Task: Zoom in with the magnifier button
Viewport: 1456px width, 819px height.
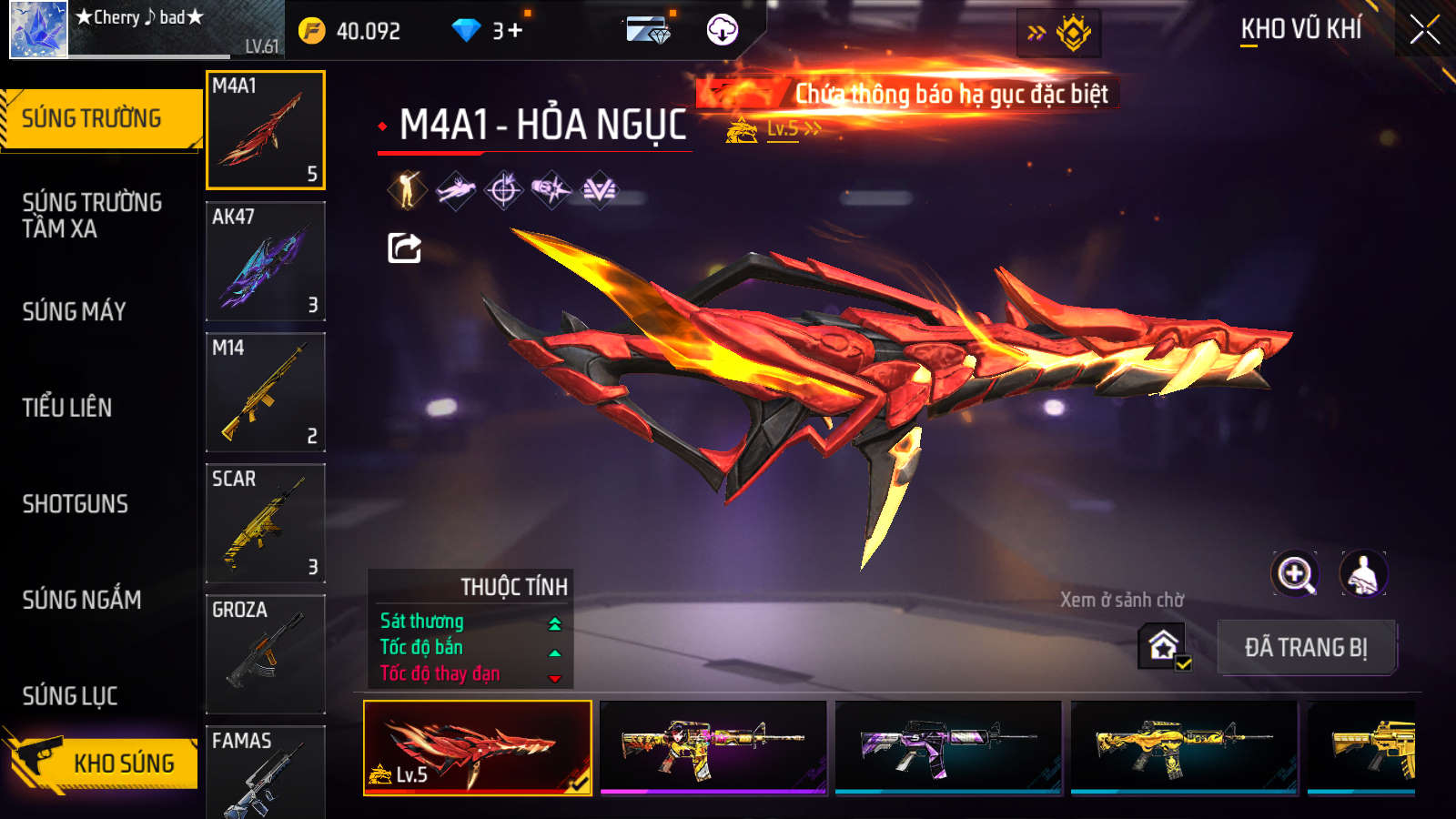Action: tap(1295, 574)
